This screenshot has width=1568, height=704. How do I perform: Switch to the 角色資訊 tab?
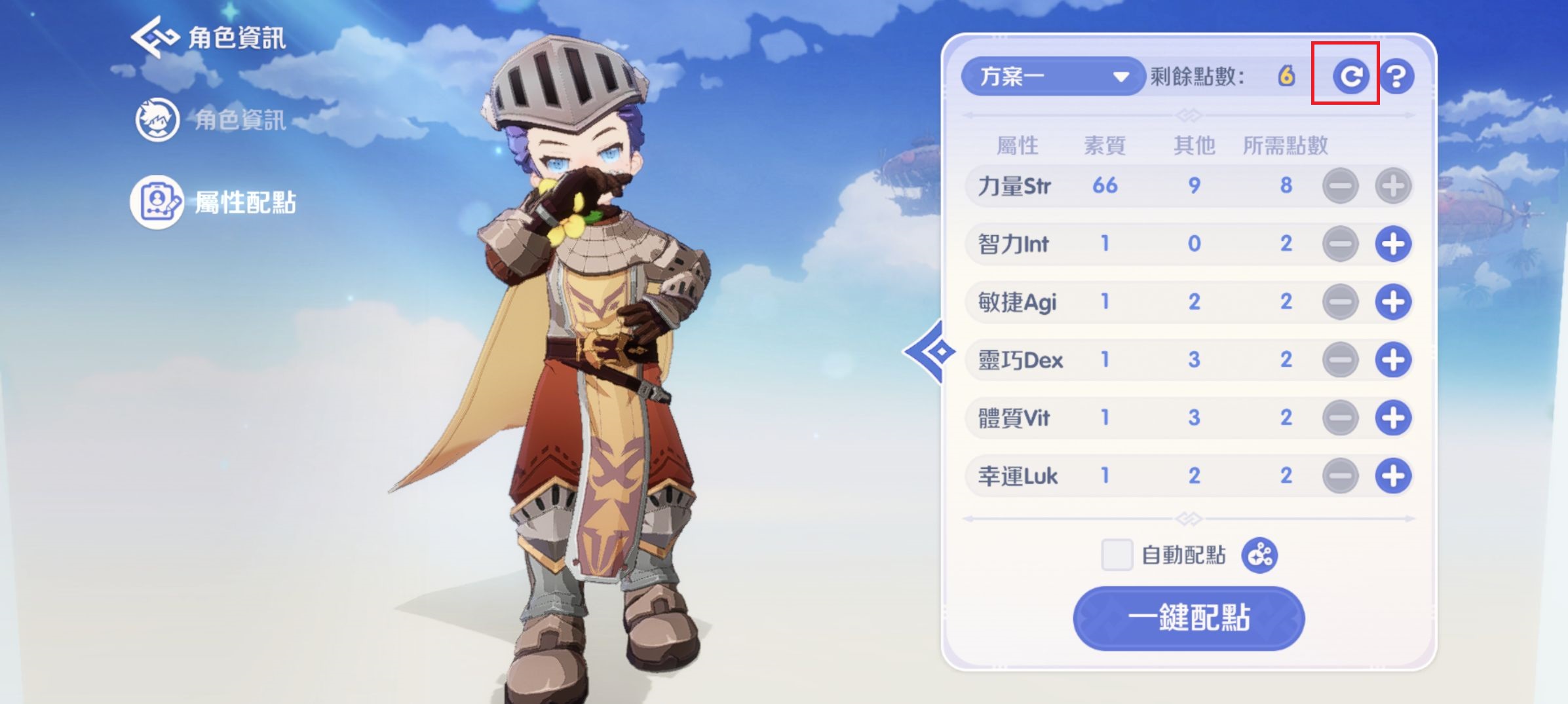pos(211,120)
